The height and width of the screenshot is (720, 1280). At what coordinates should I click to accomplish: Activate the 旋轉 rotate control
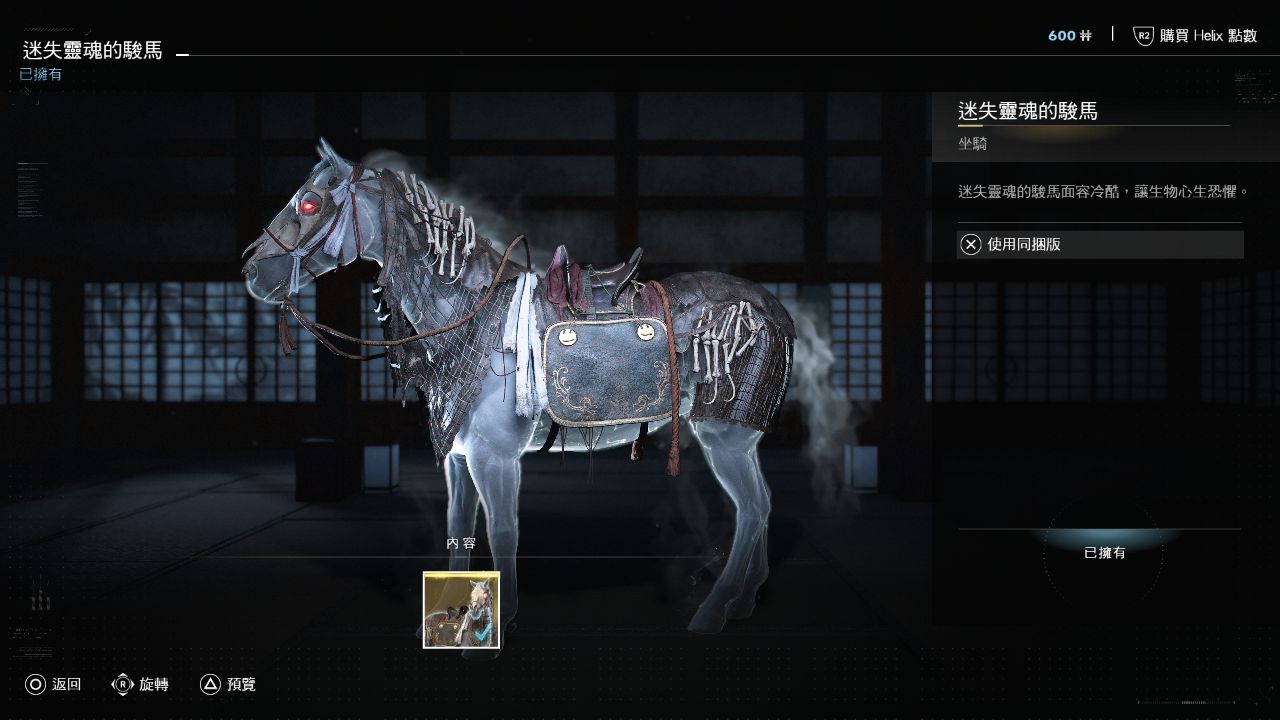pyautogui.click(x=140, y=685)
